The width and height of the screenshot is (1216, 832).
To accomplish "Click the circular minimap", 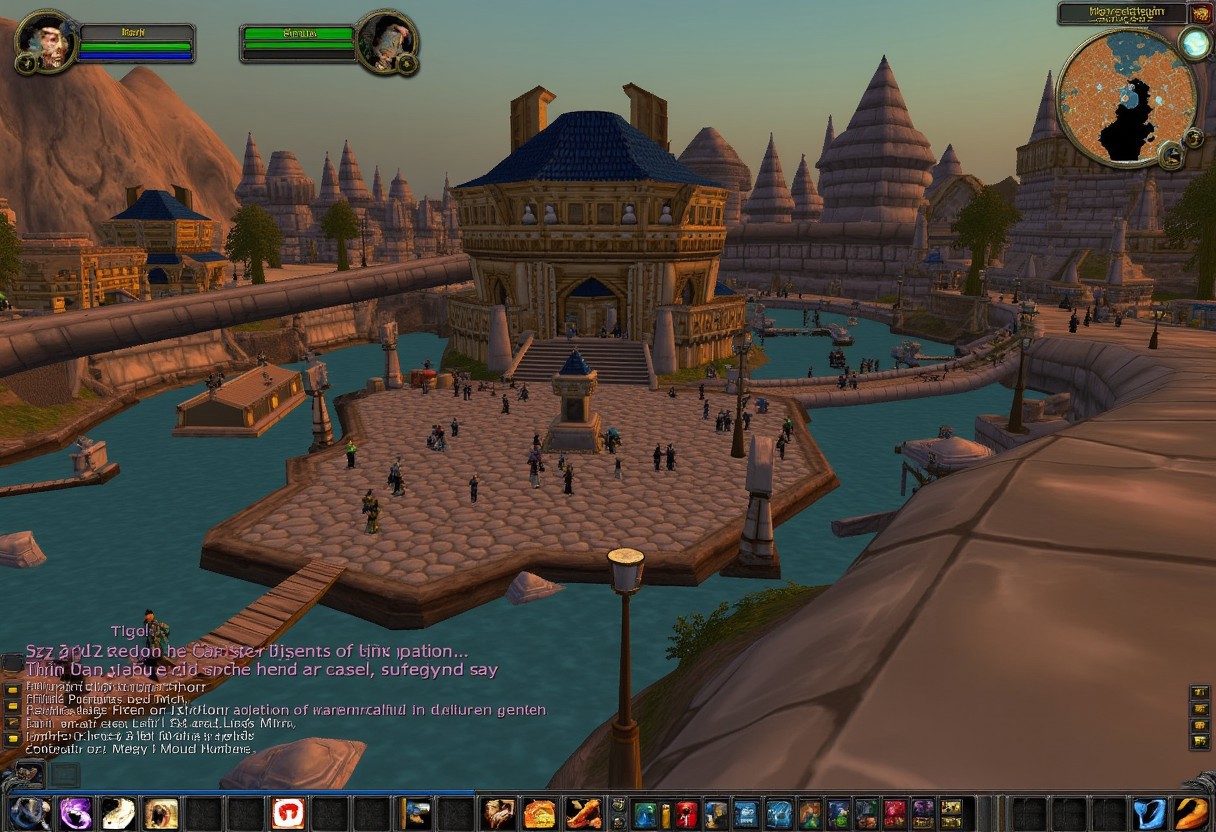I will (1126, 97).
